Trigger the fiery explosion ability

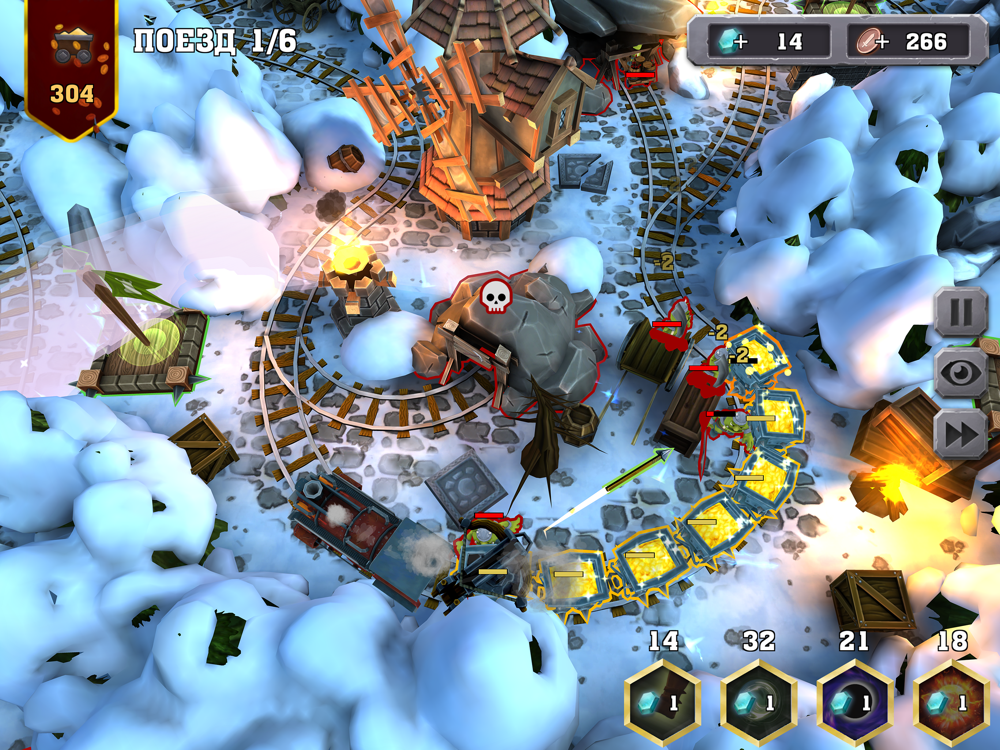pyautogui.click(x=951, y=701)
